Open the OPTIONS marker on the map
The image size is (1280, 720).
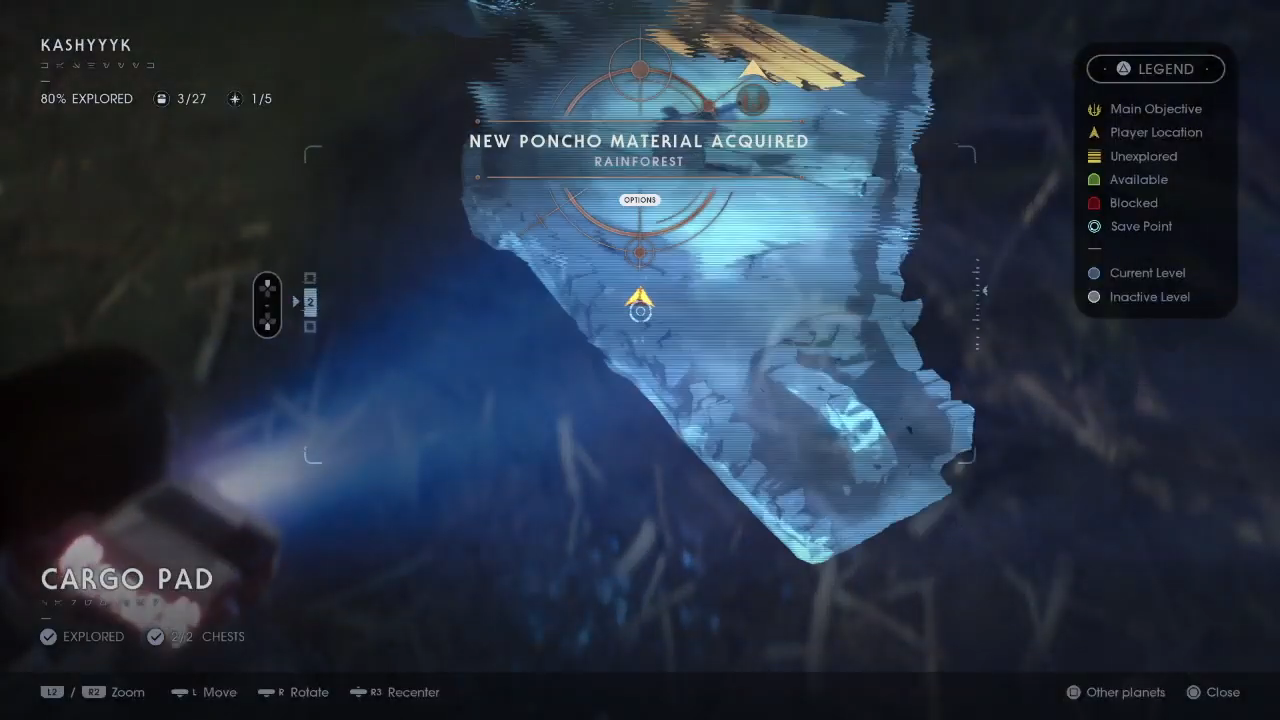pos(639,199)
